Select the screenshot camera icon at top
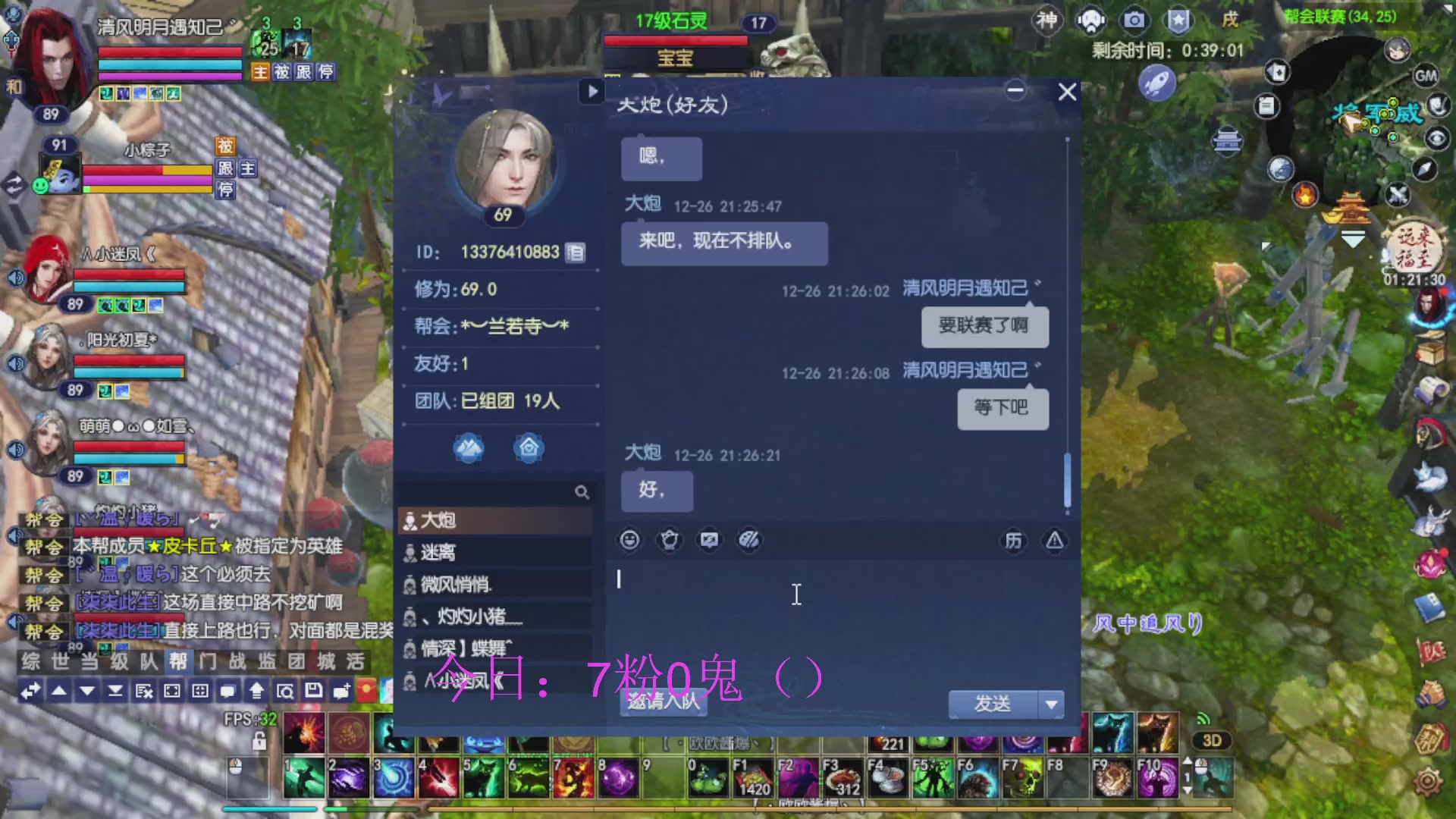The image size is (1456, 819). pos(1134,21)
